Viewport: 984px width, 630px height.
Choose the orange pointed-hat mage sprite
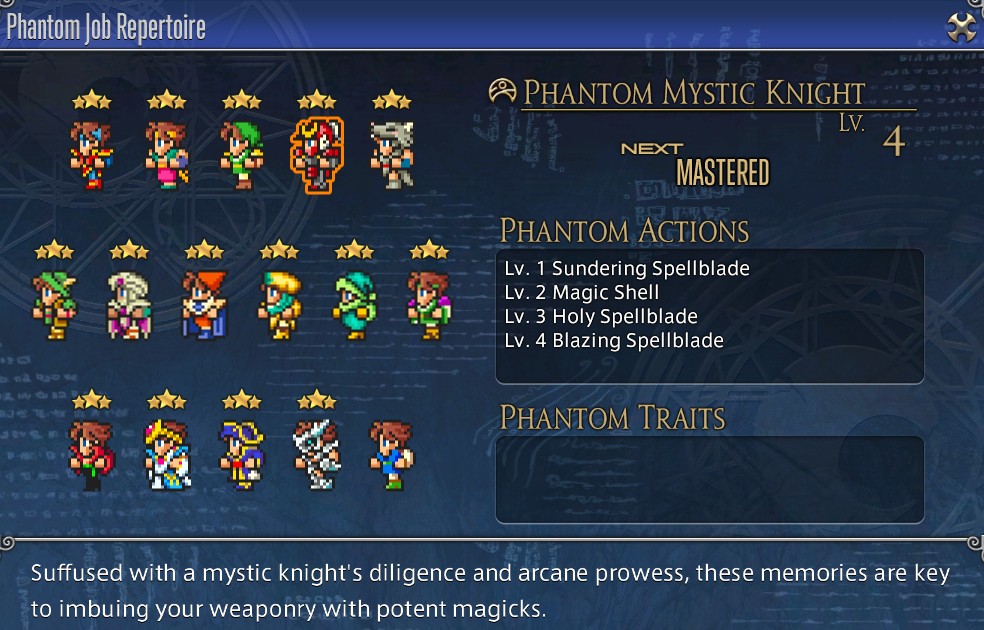tap(204, 305)
